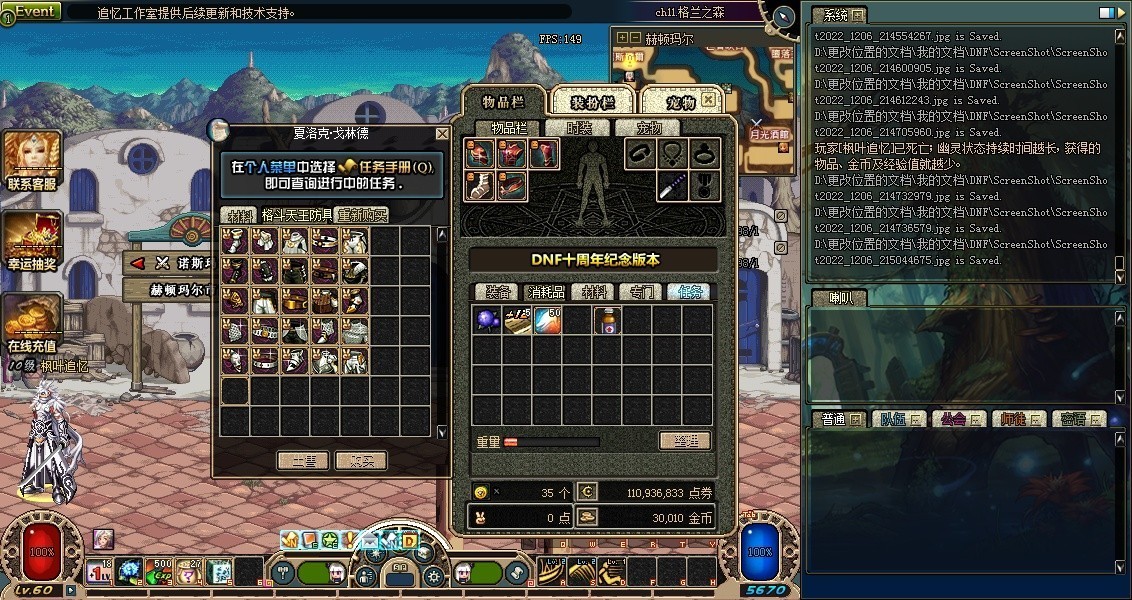The width and height of the screenshot is (1132, 600).
Task: Select the 装备 equipment category tab
Action: point(497,292)
